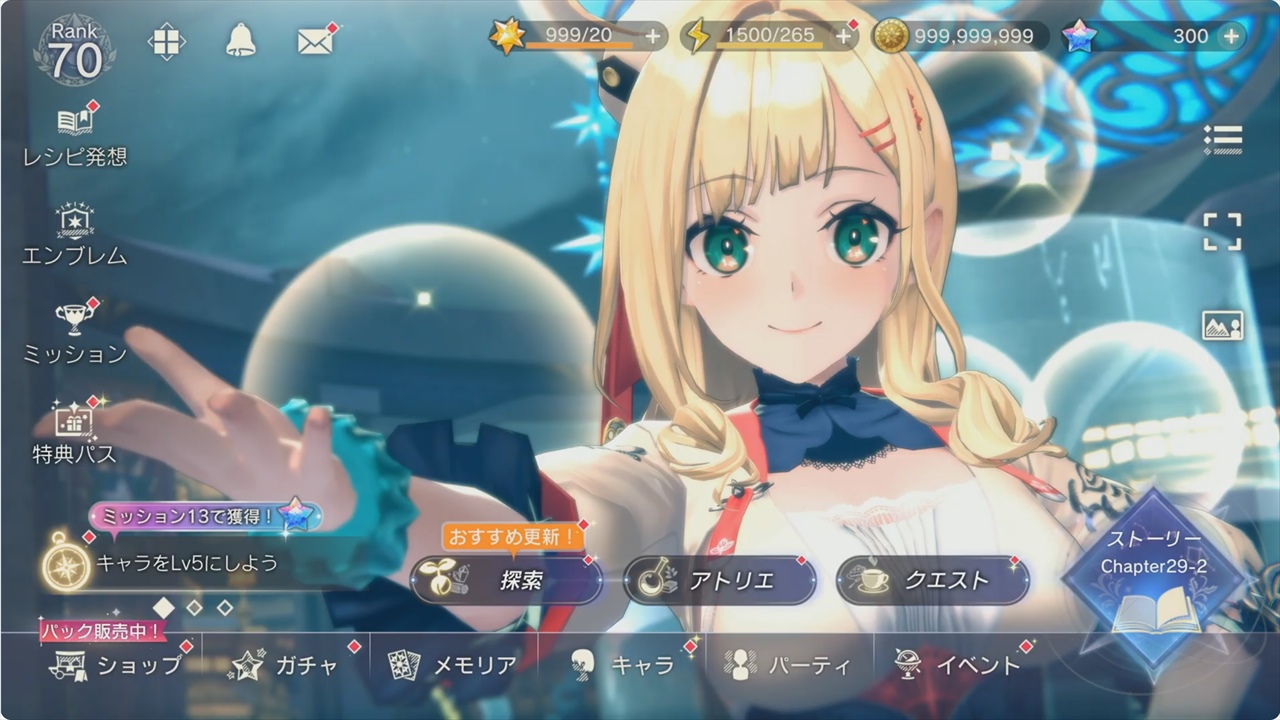Open the list menu icon
The height and width of the screenshot is (720, 1280).
(x=1222, y=140)
